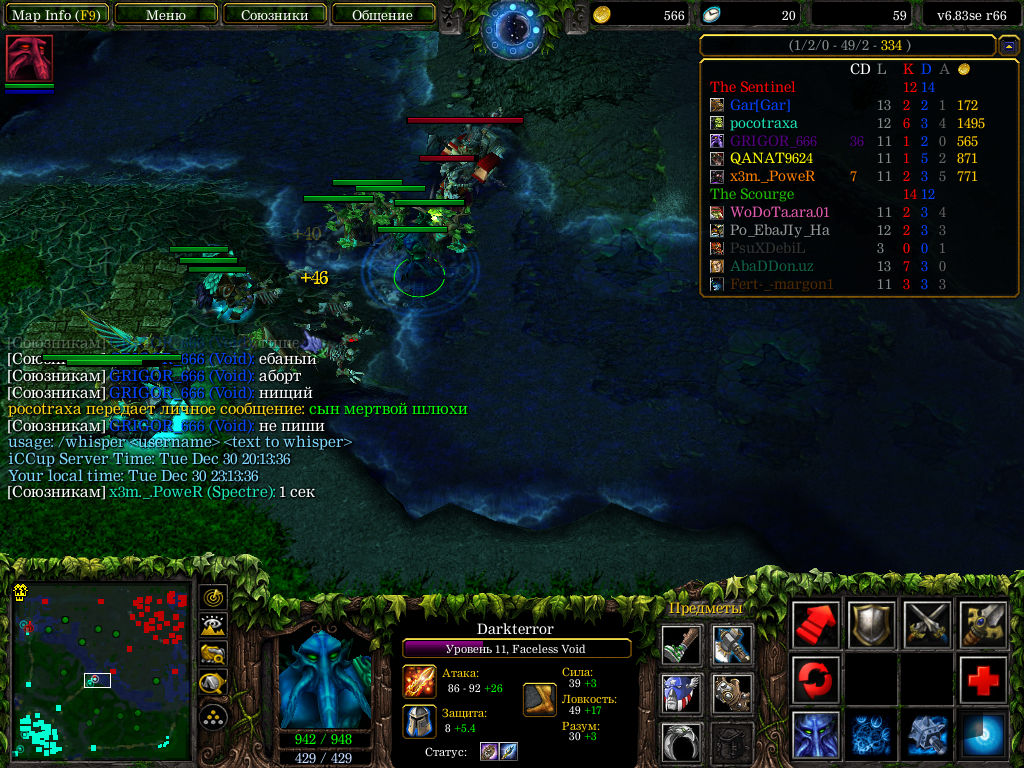Open the Общение chat log
Viewport: 1024px width, 768px height.
click(x=382, y=15)
